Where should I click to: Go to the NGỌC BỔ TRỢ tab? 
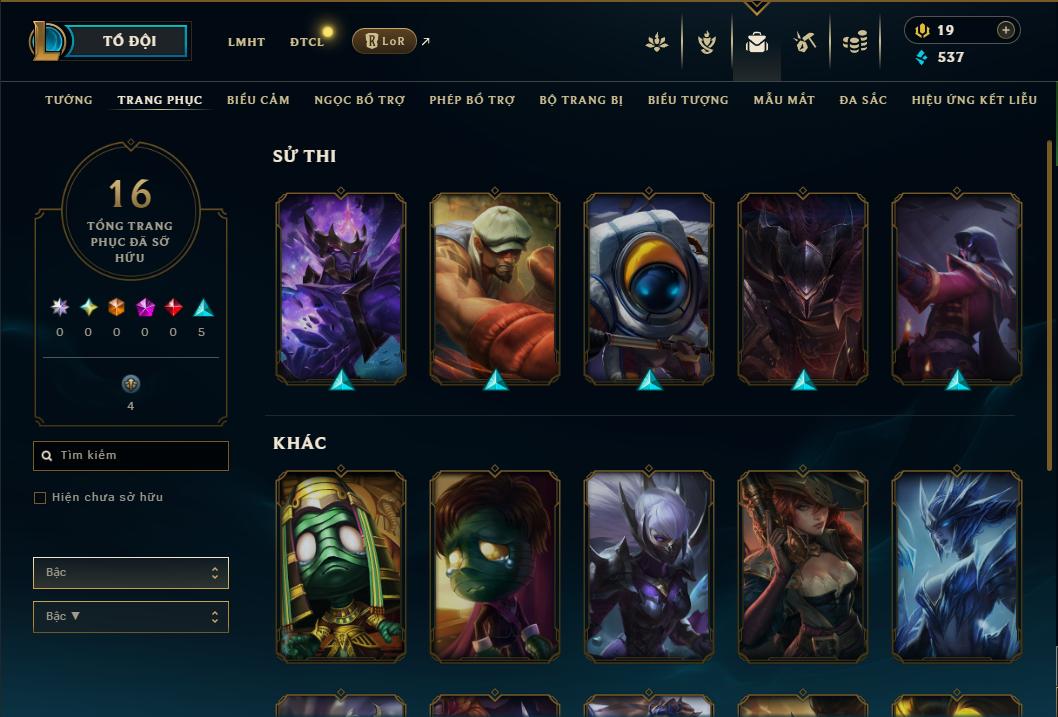click(x=359, y=100)
